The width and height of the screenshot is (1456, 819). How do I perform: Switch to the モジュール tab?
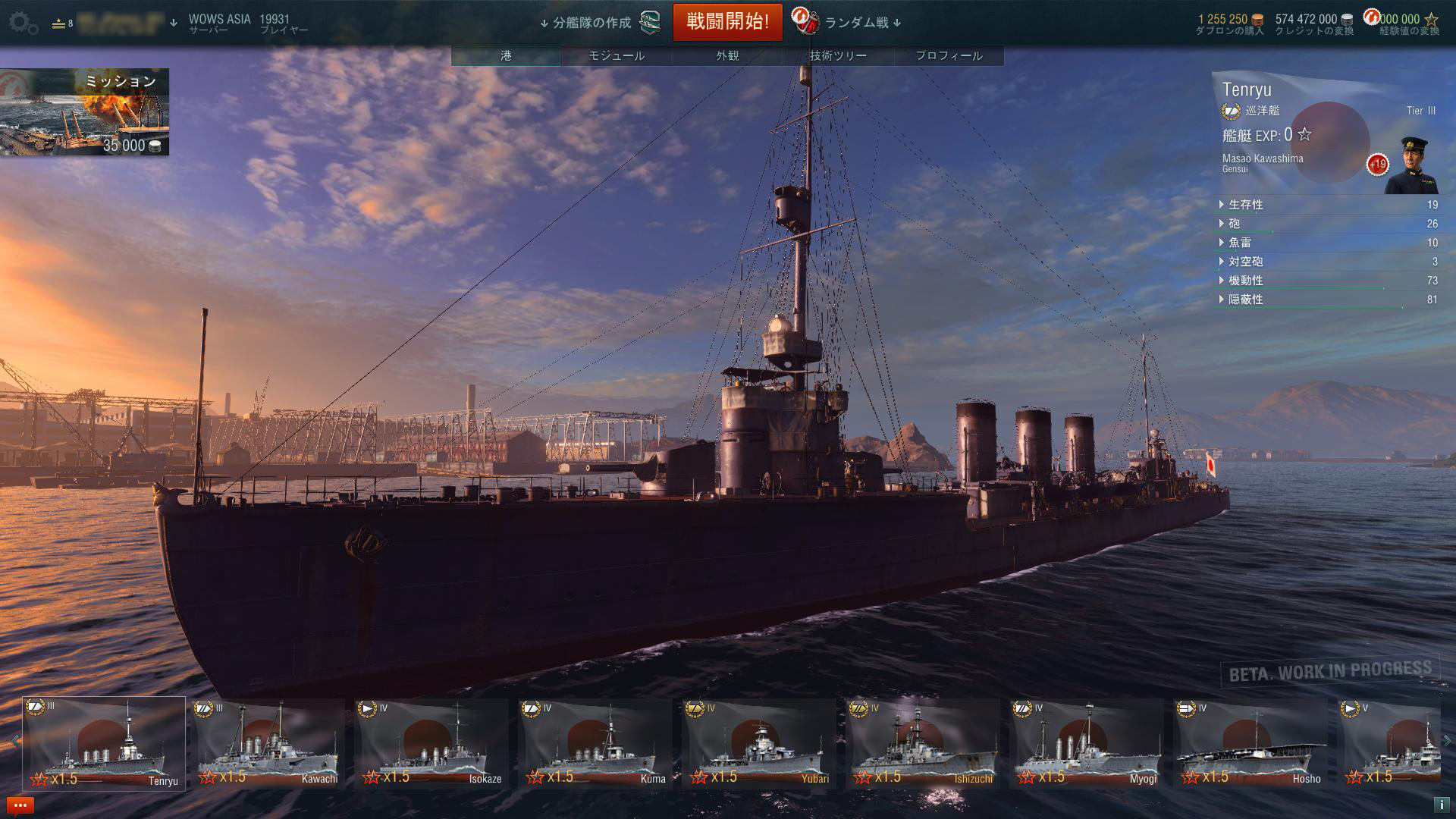617,56
